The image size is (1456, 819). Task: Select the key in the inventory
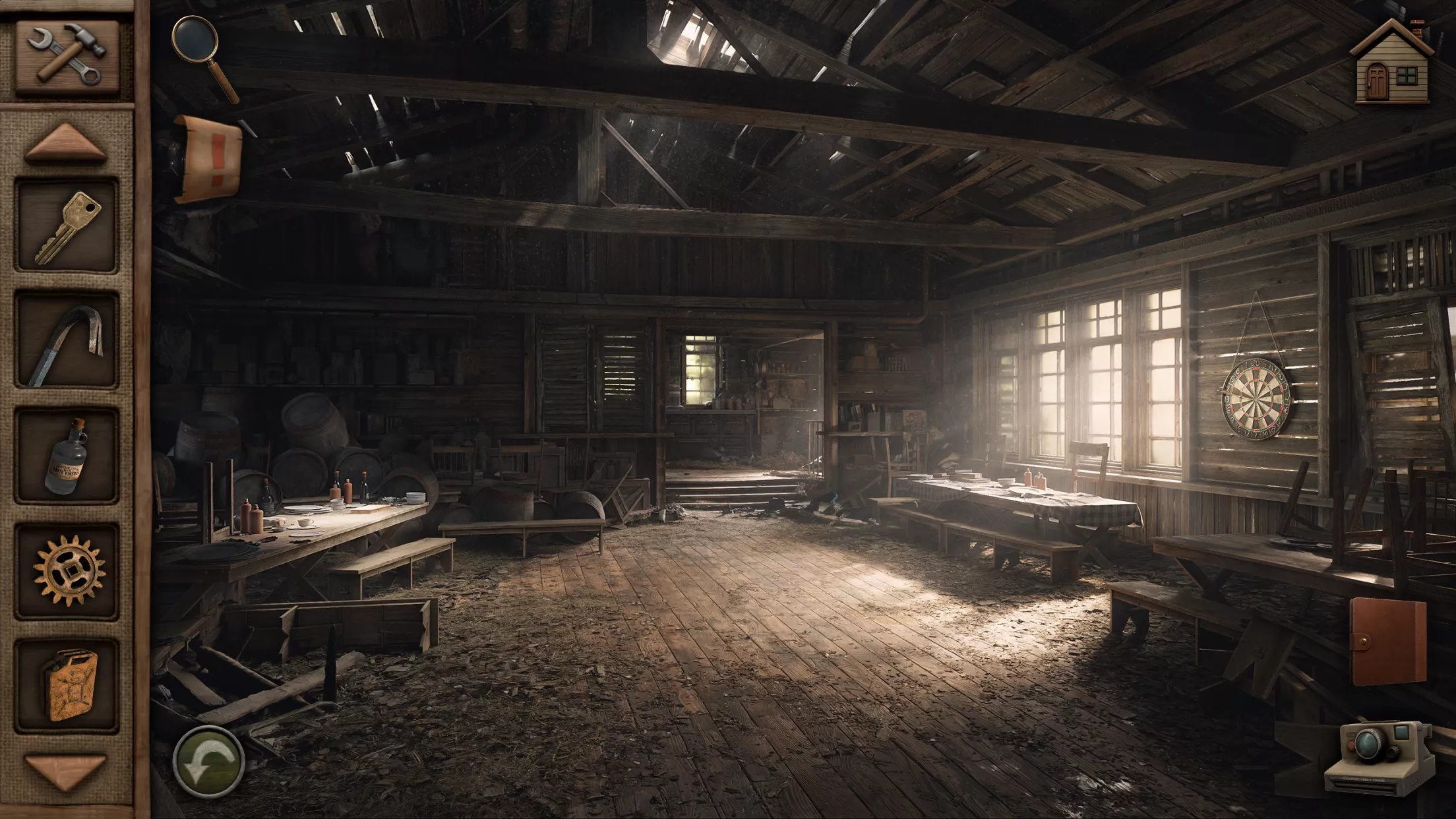67,226
